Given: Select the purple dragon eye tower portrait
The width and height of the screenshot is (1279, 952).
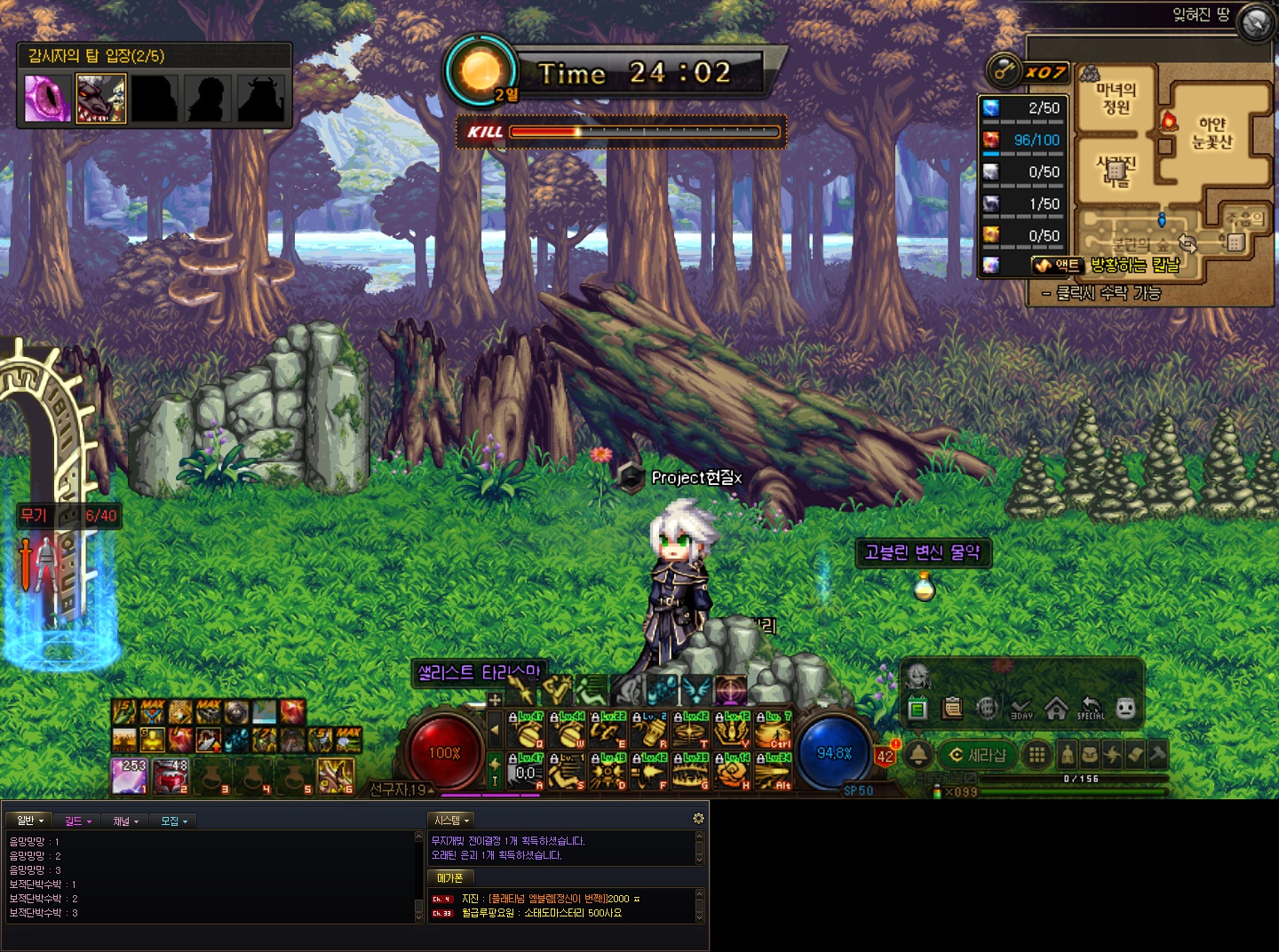Looking at the screenshot, I should coord(48,98).
